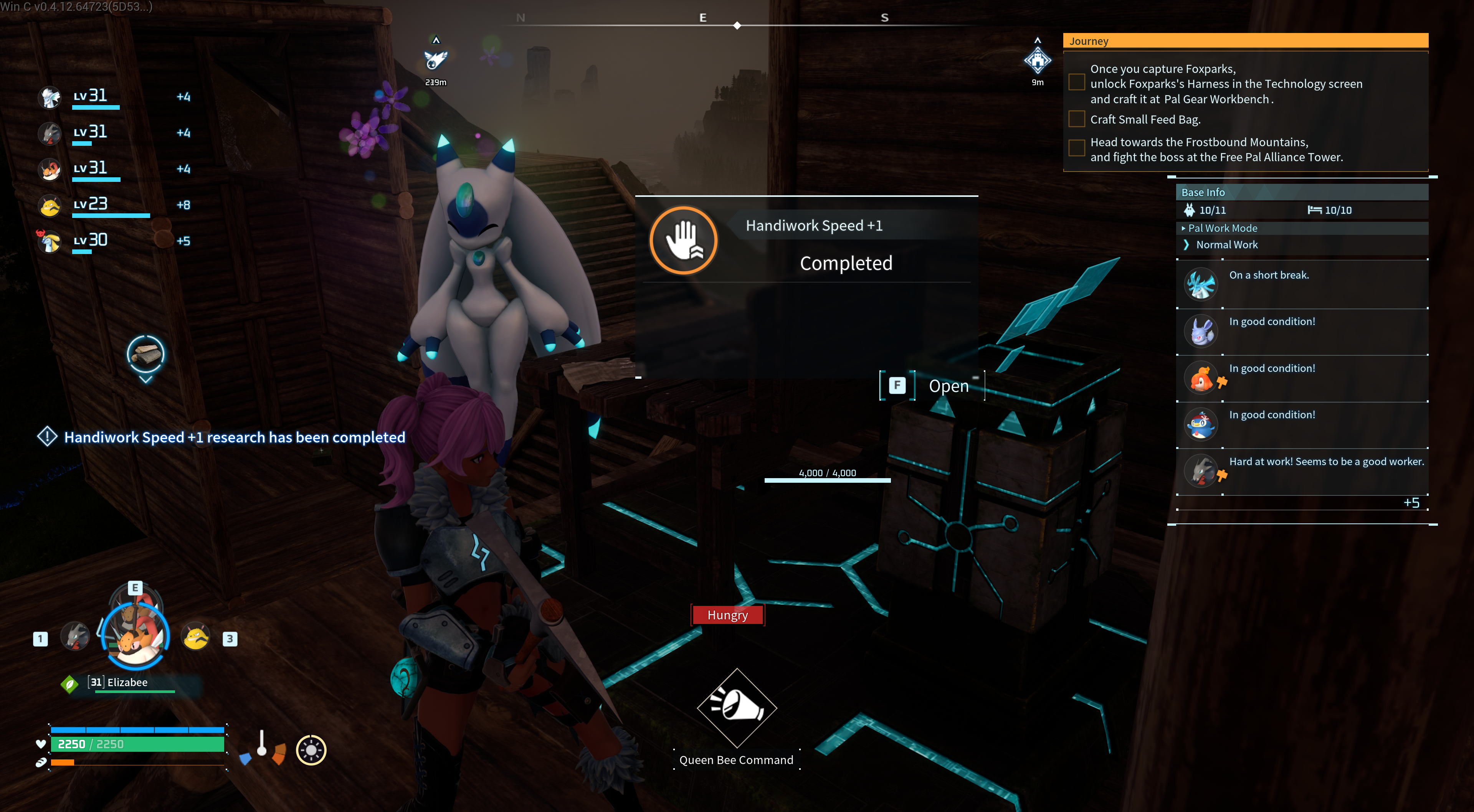Activate the Queen Bee Command skill
Image resolution: width=1474 pixels, height=812 pixels.
[737, 708]
